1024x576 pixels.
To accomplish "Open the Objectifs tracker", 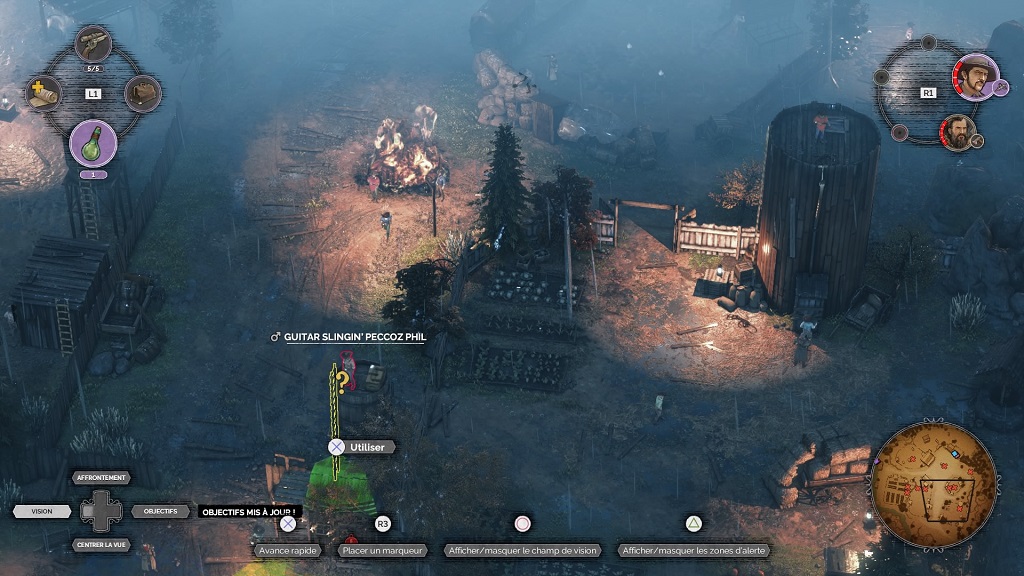I will pos(160,511).
